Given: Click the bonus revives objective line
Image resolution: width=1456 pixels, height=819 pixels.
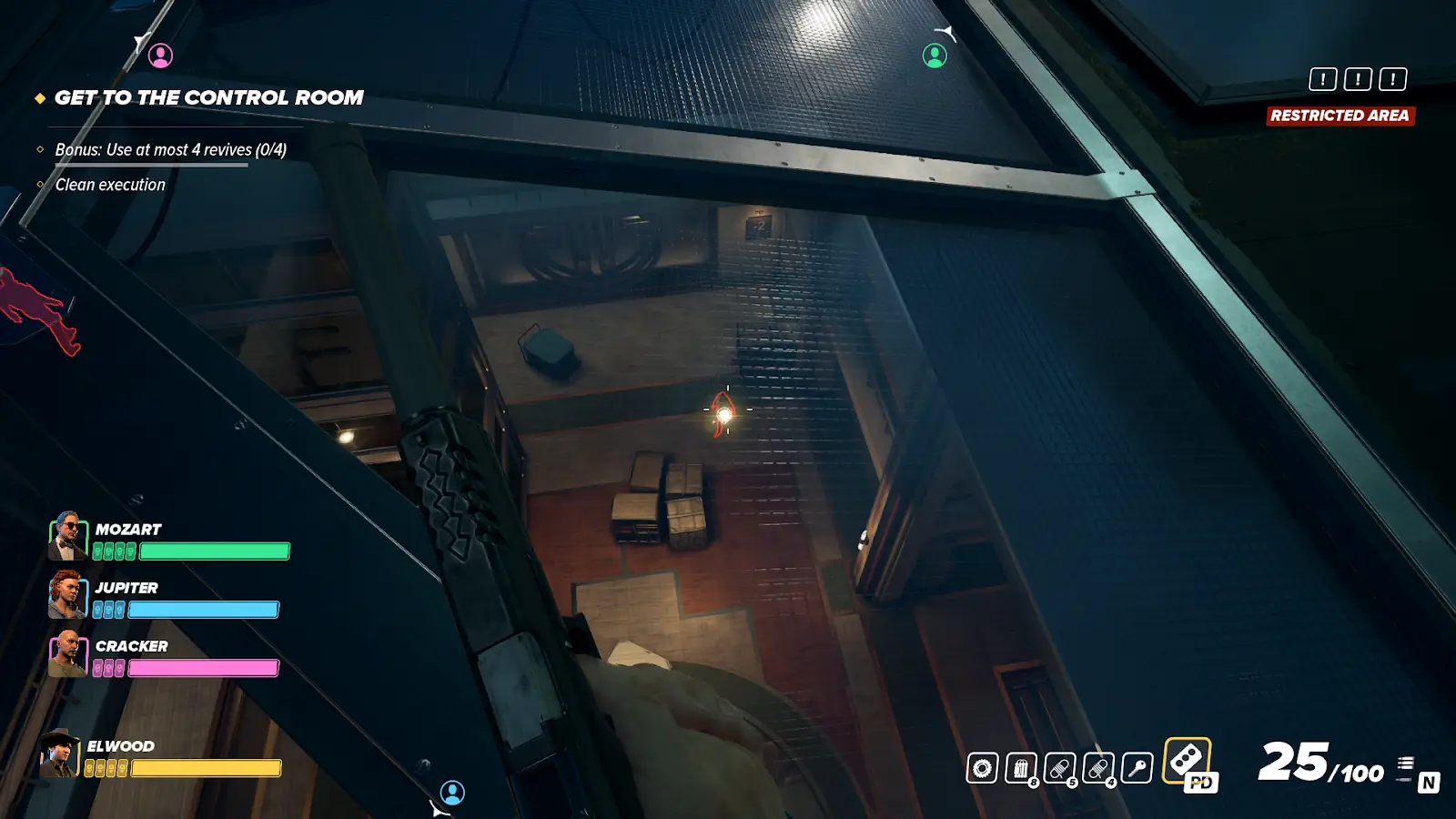Looking at the screenshot, I should (170, 149).
